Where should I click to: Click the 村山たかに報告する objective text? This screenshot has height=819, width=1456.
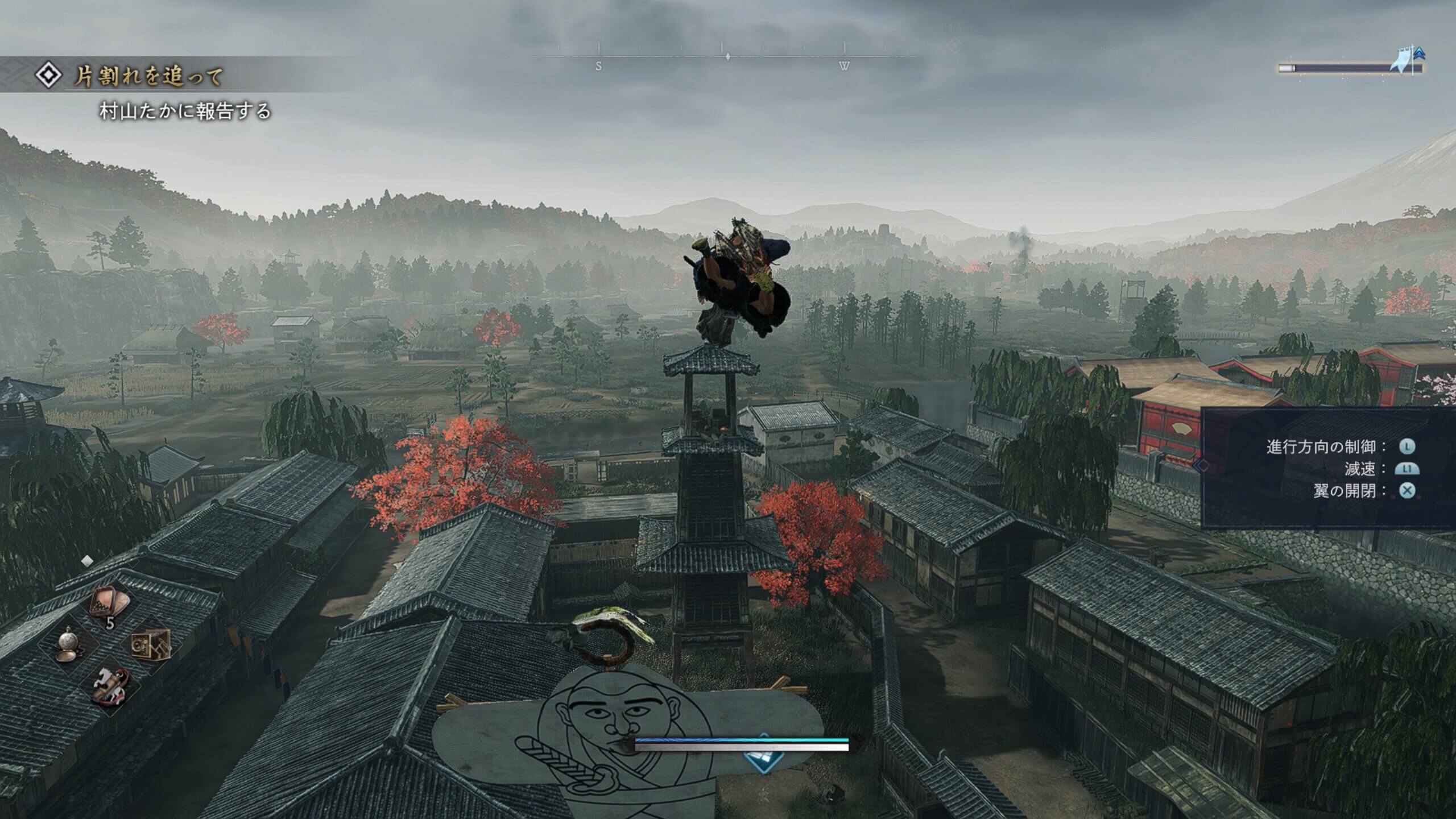[x=185, y=111]
